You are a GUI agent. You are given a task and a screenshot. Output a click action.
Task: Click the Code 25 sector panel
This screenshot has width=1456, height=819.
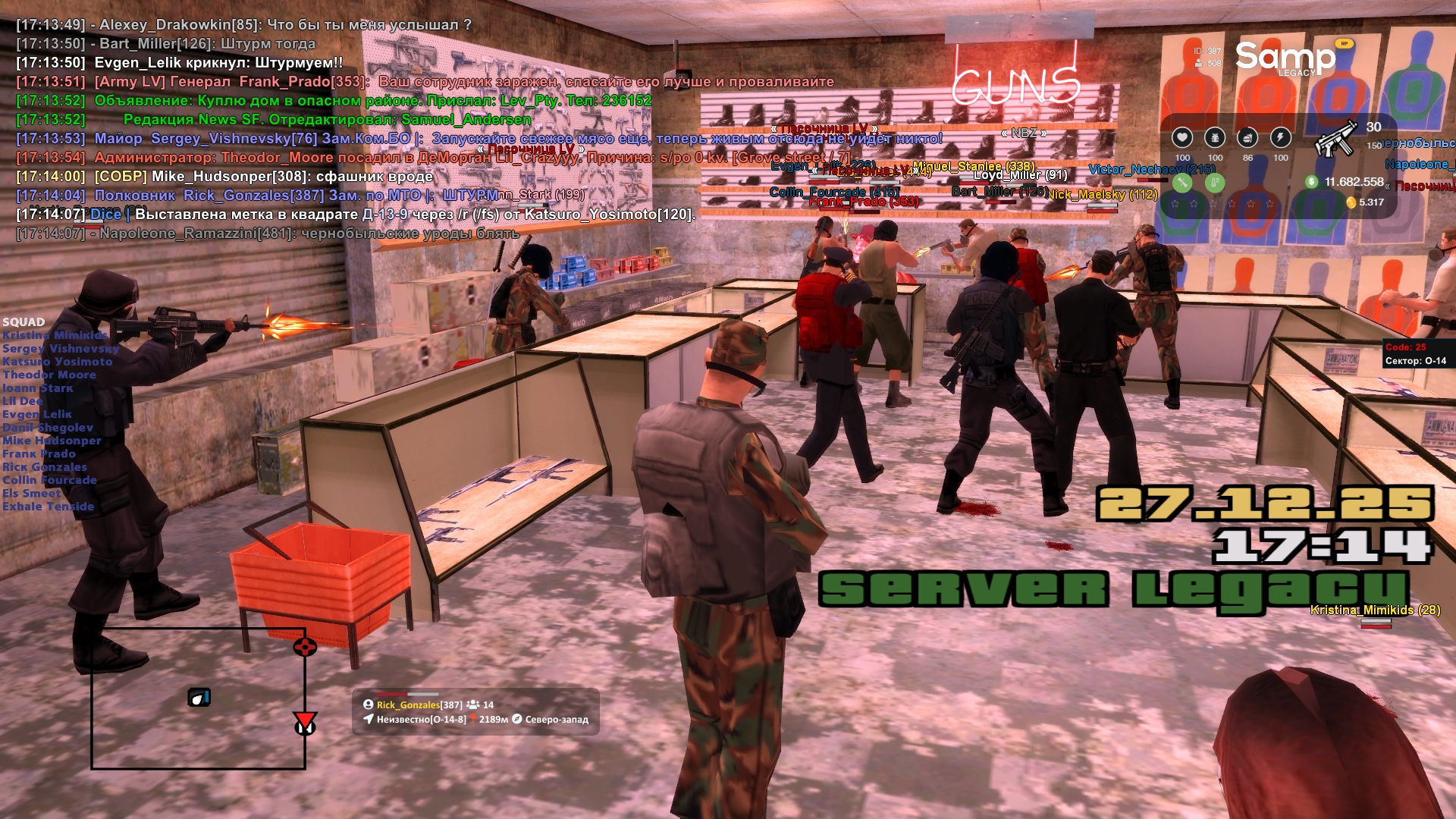(1416, 354)
